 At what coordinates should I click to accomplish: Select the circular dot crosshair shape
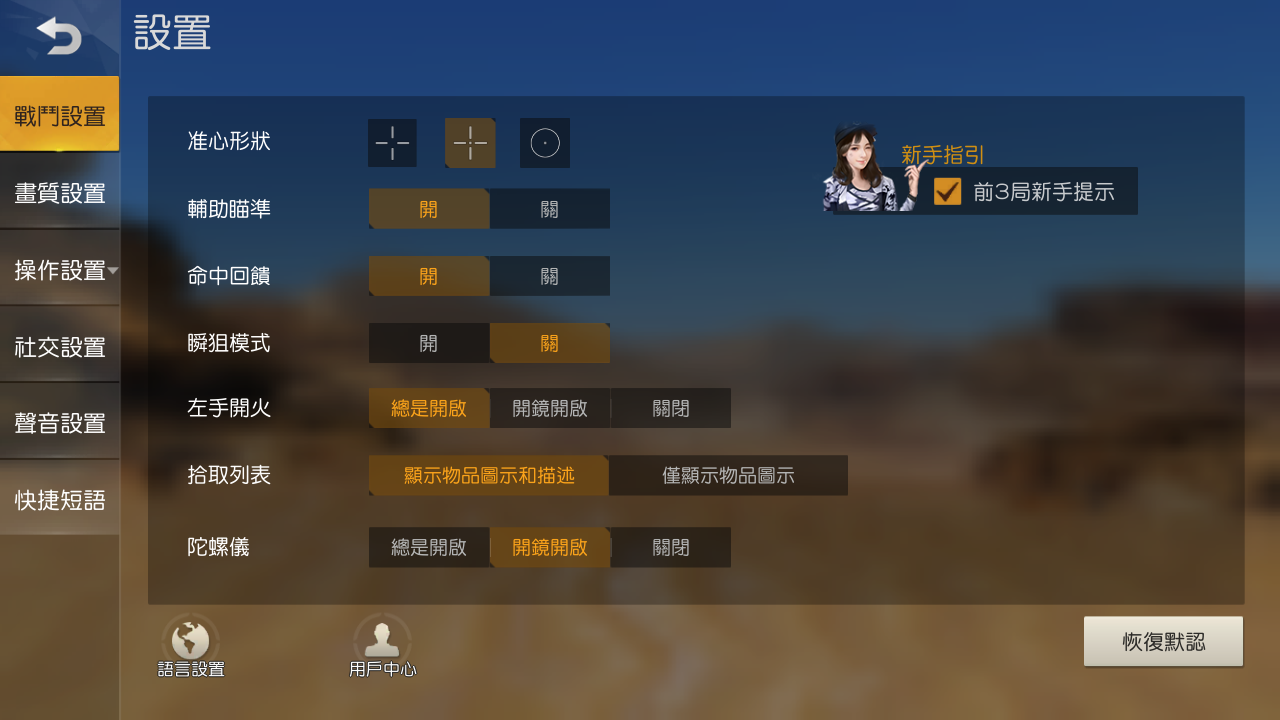tap(544, 143)
